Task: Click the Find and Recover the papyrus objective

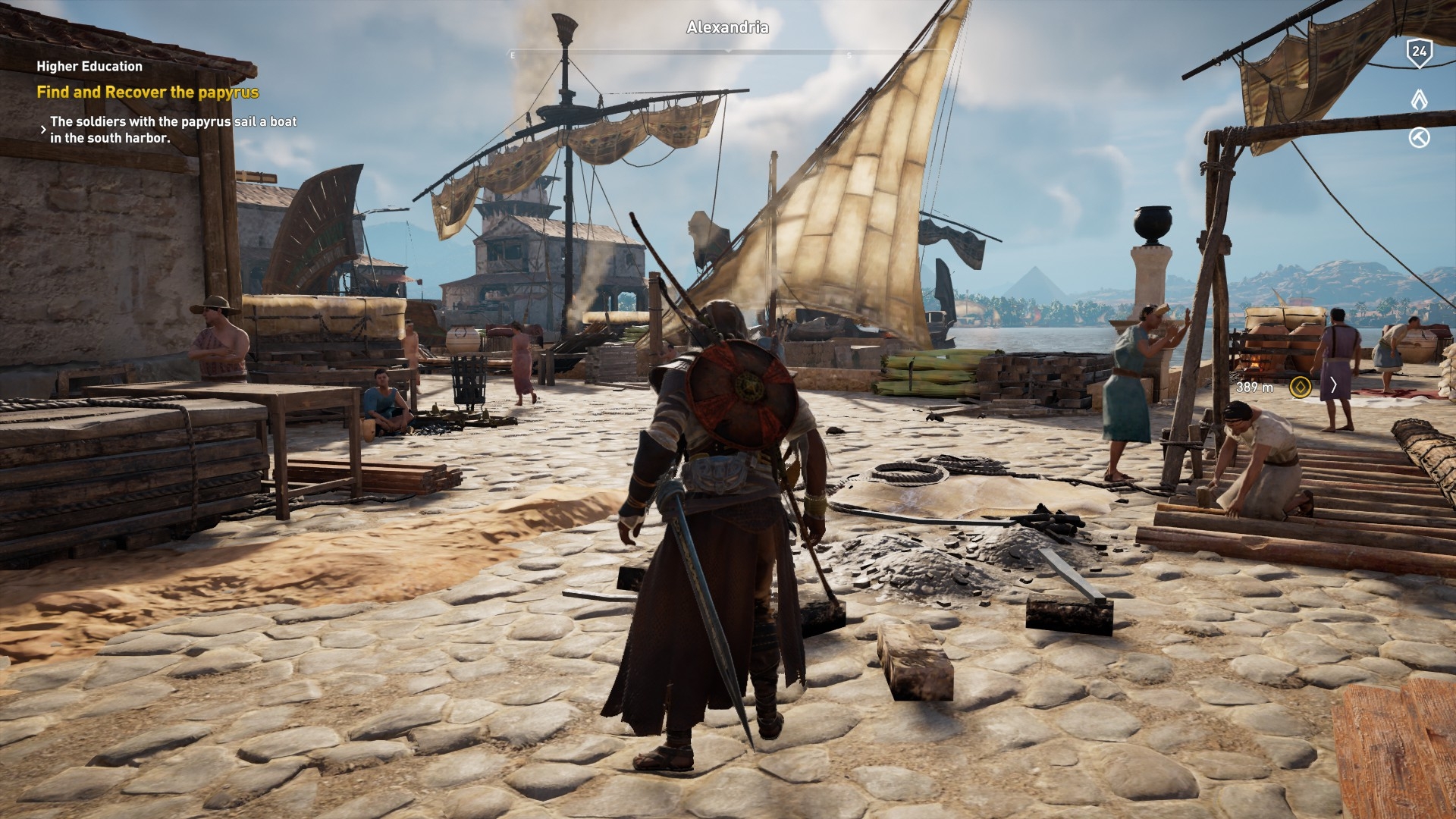Action: [x=148, y=93]
